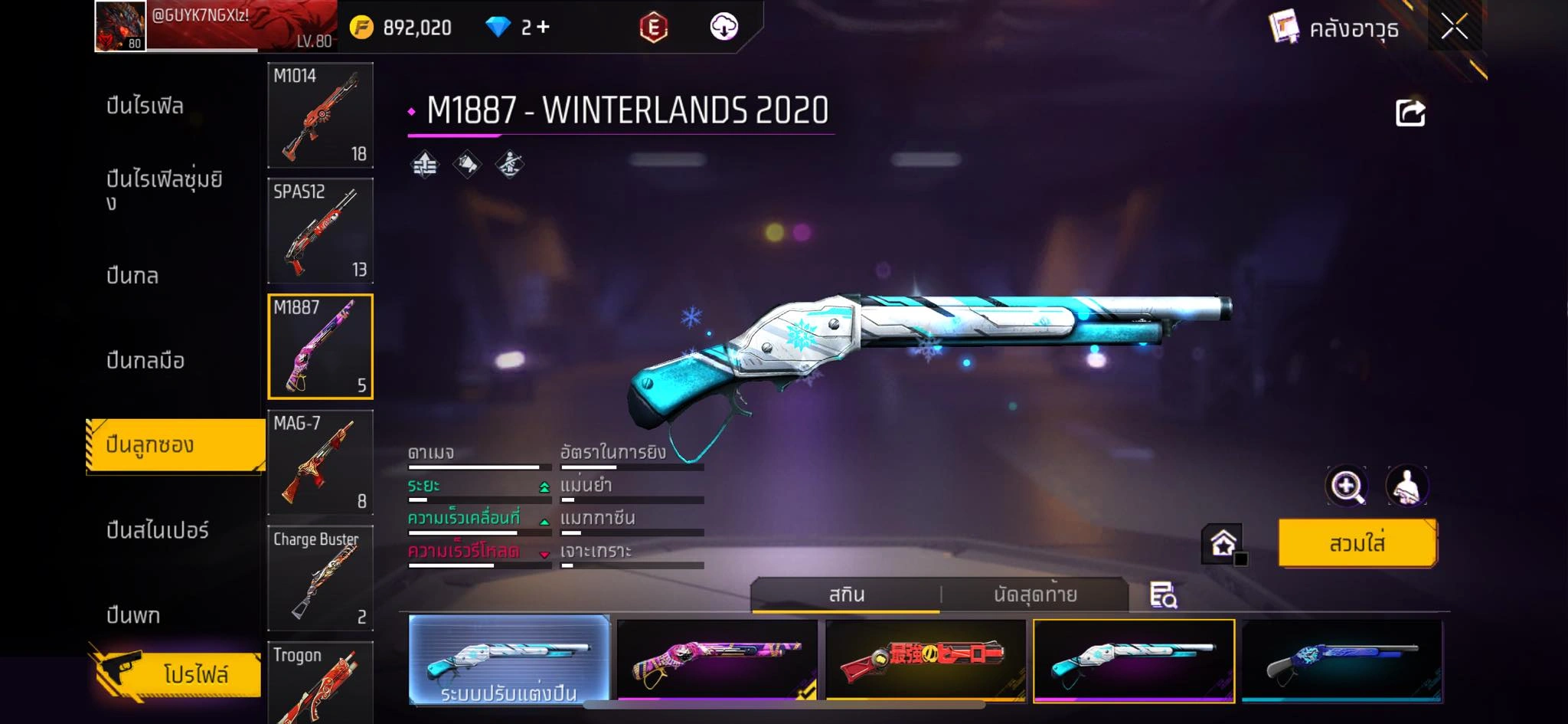Switch to the ปืนกล machine gun category
Image resolution: width=1568 pixels, height=724 pixels.
point(132,276)
